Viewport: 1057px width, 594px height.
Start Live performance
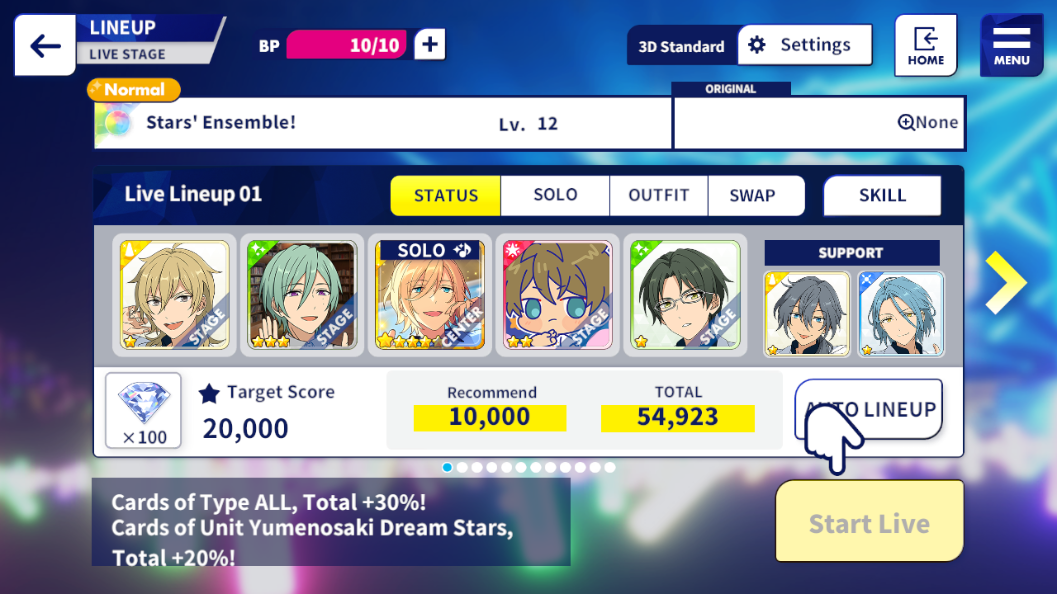(869, 523)
